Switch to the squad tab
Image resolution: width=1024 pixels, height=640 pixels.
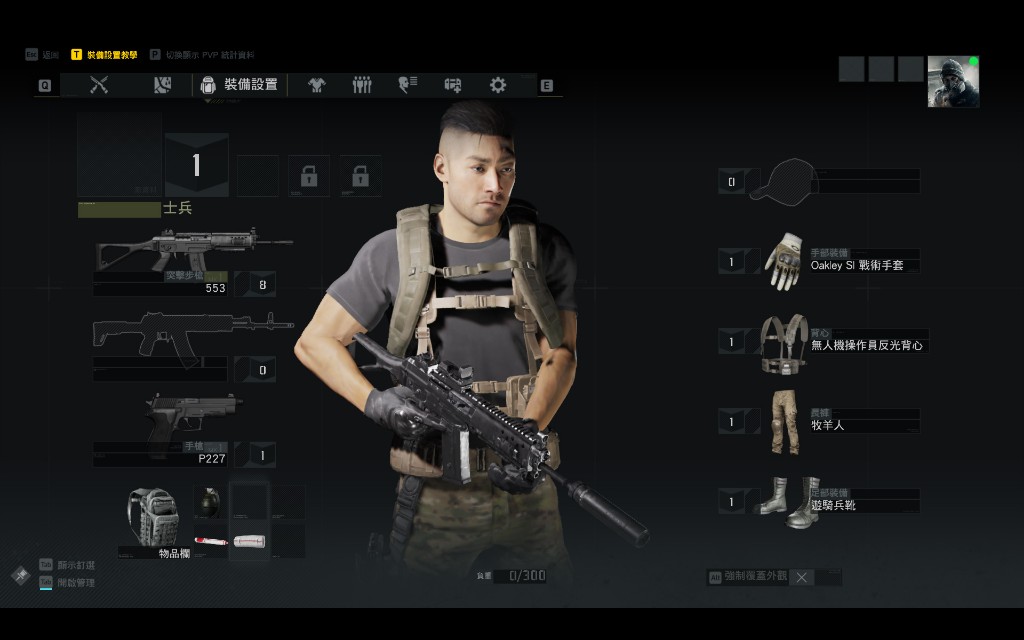click(x=362, y=85)
